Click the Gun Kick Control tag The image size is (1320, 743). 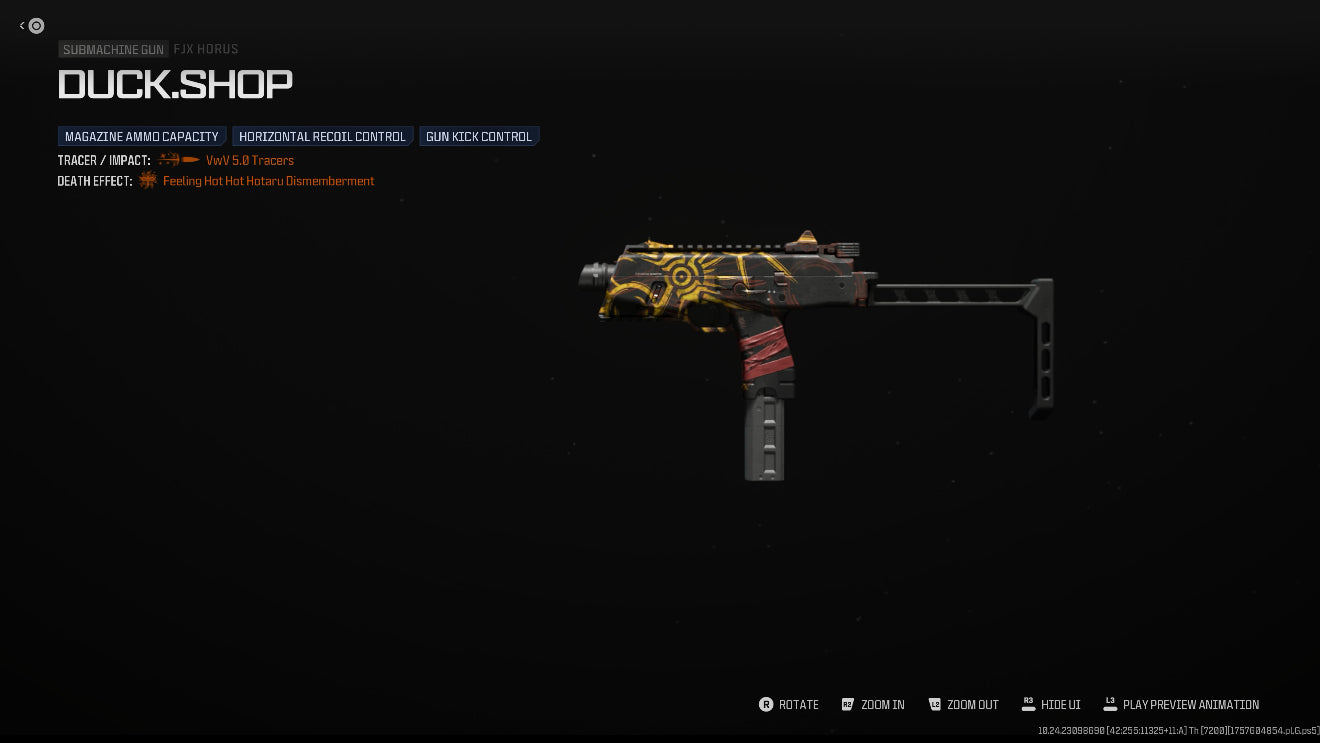[x=479, y=136]
